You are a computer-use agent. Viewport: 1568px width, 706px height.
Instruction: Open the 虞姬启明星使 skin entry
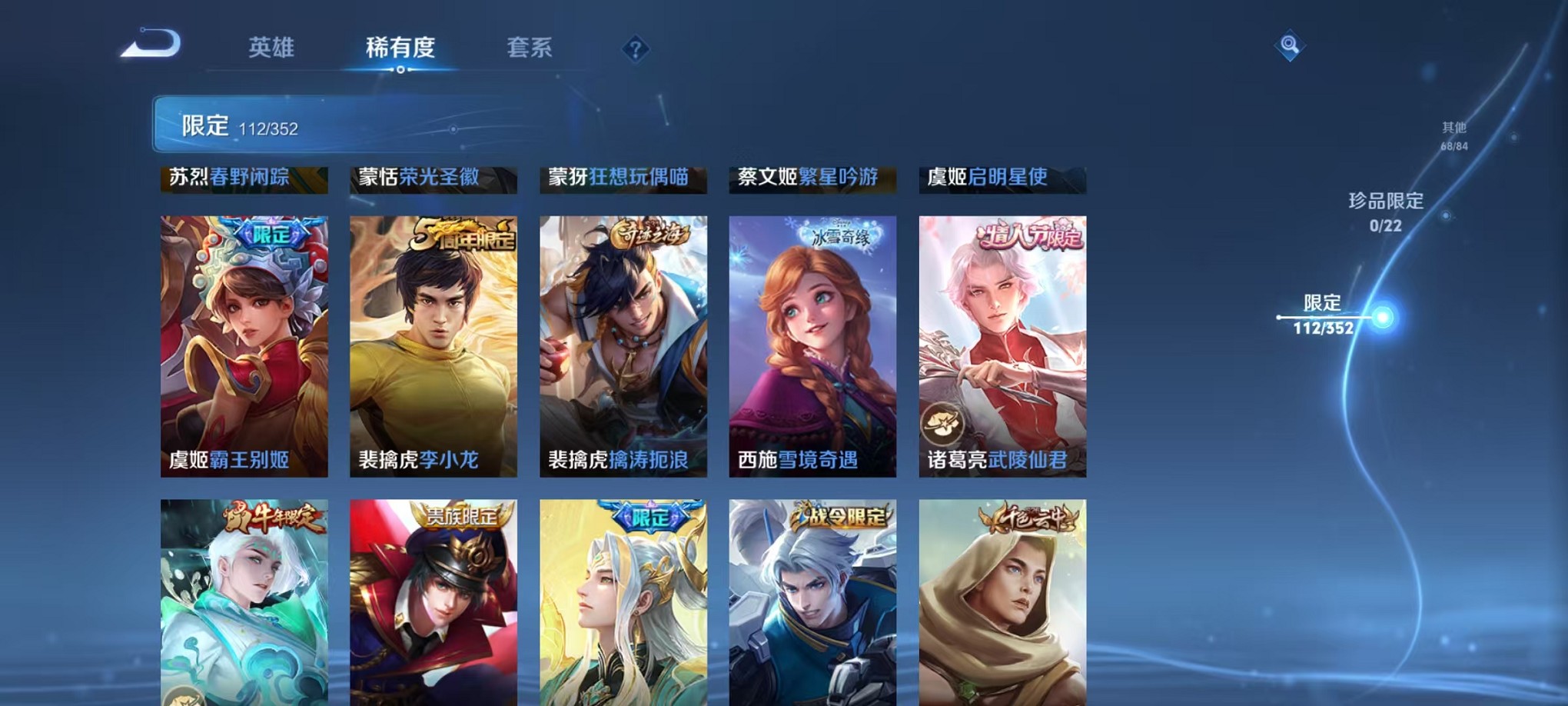click(x=1001, y=177)
